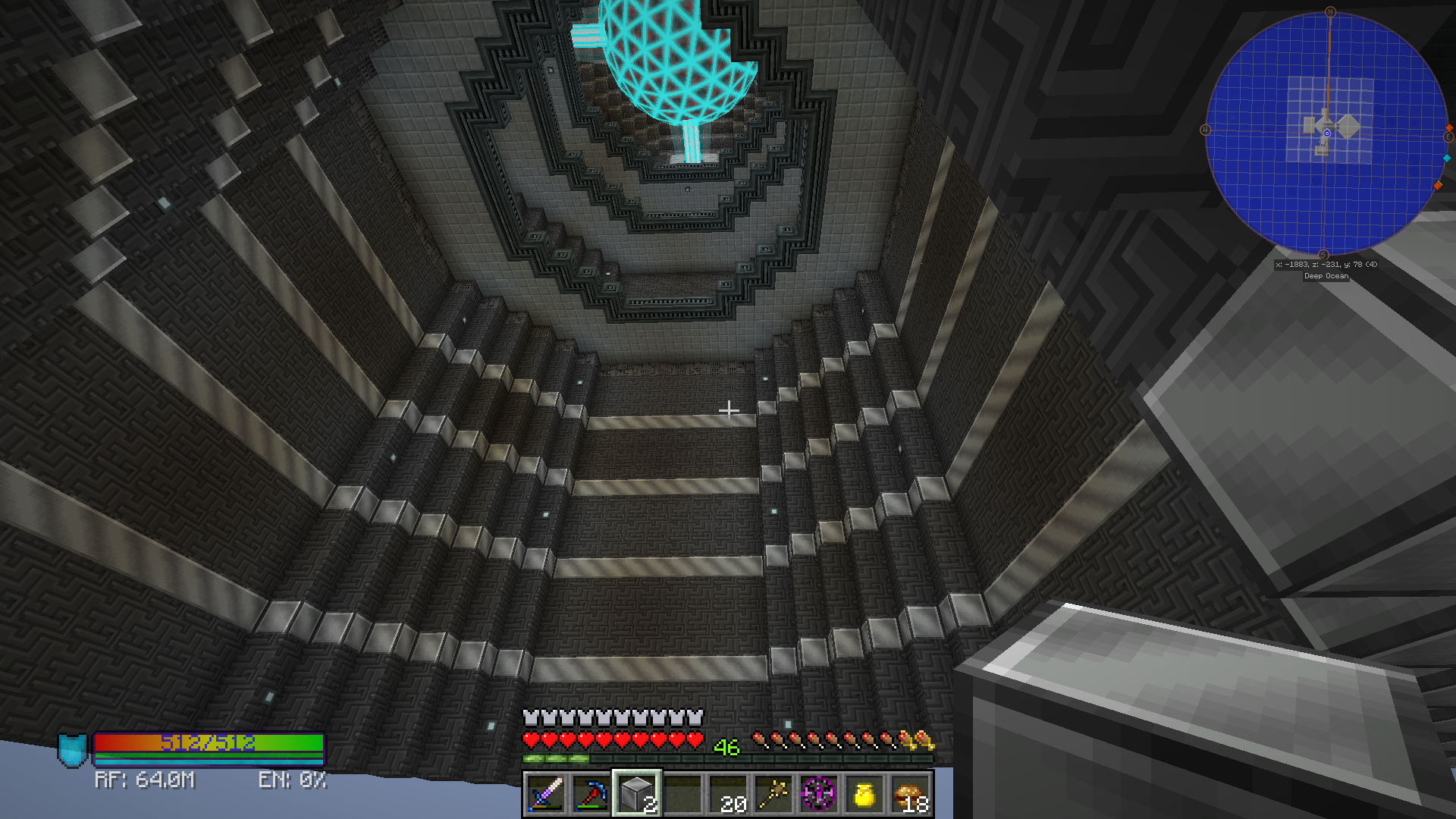
Task: Select the magenta circular sigil item
Action: pyautogui.click(x=819, y=794)
